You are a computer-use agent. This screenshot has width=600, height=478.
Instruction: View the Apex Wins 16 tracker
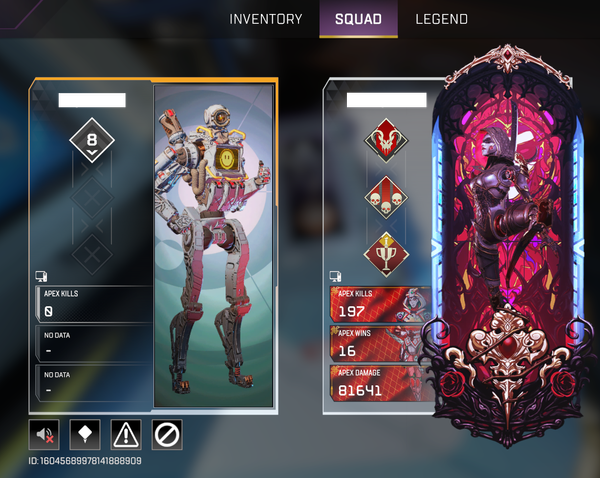(x=380, y=343)
